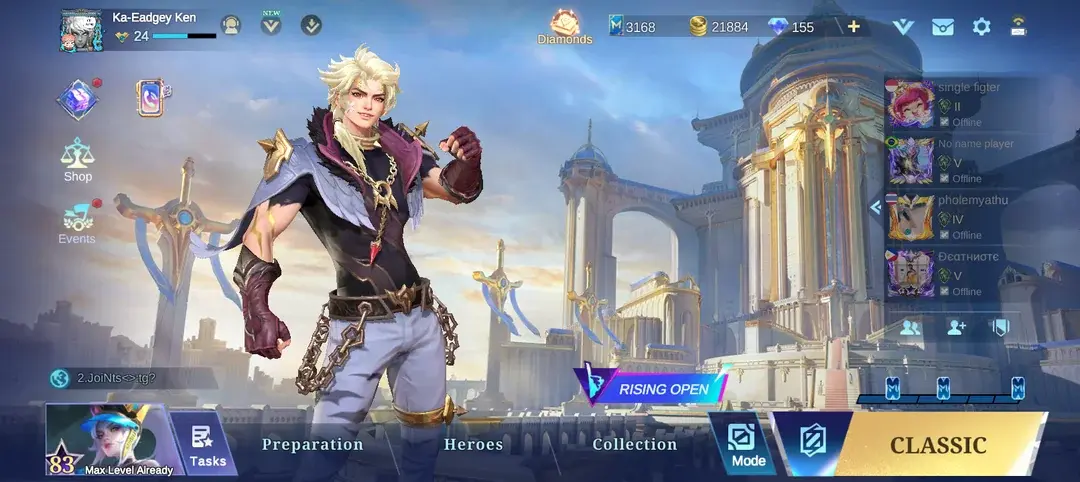
Task: Open the mail inbox envelope icon
Action: [942, 27]
